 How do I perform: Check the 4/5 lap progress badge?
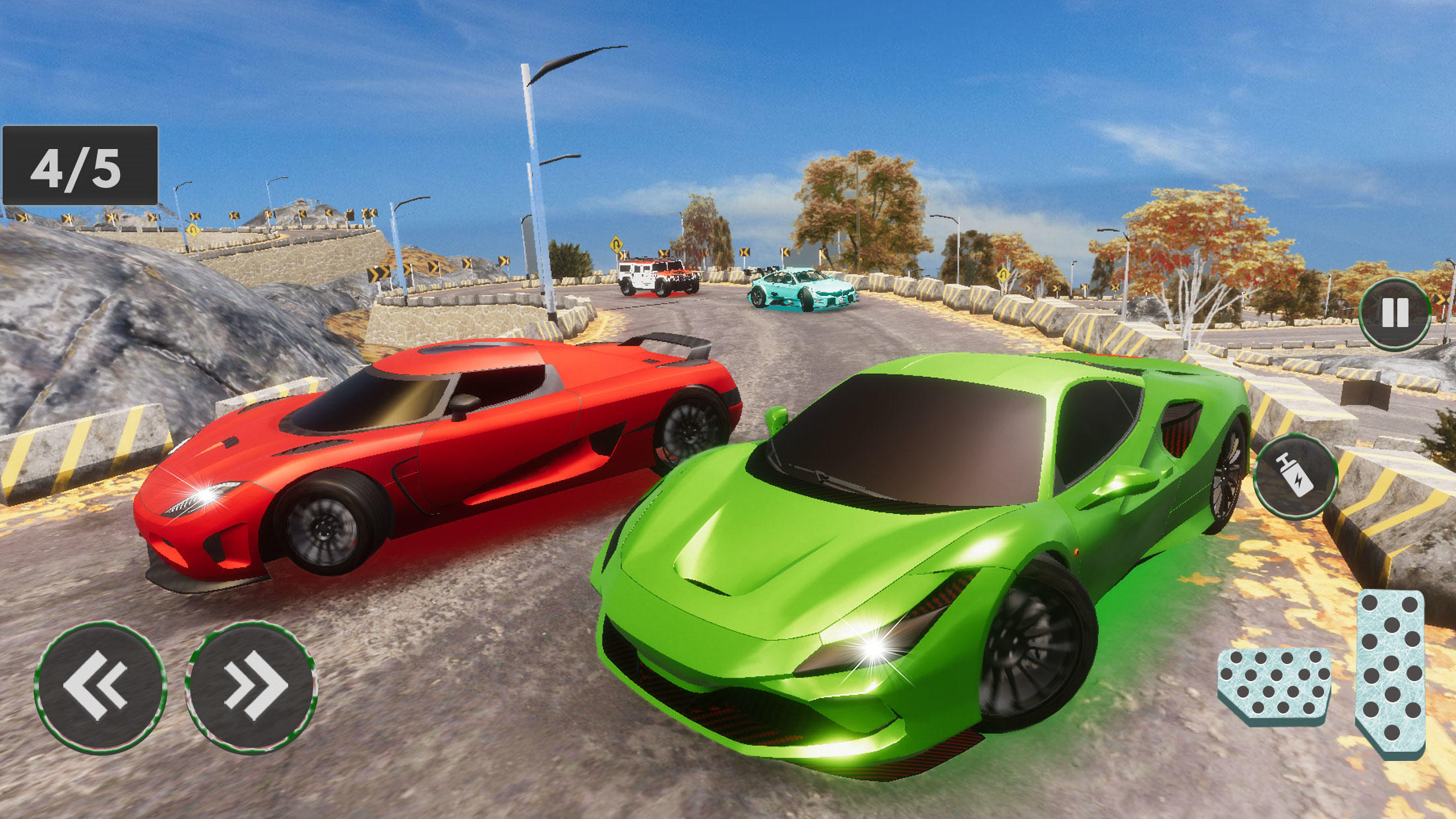coord(79,165)
